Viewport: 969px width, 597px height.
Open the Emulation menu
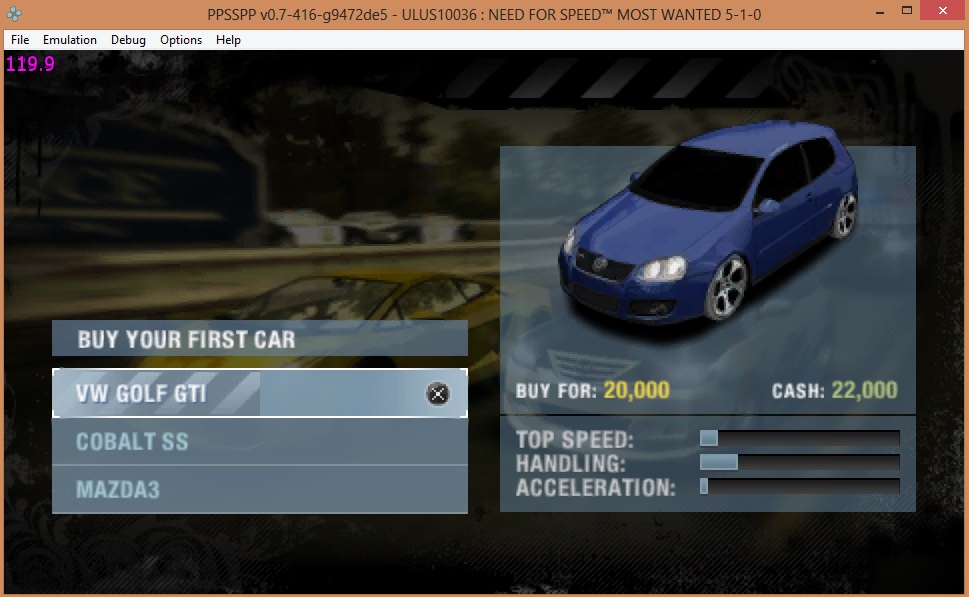(x=70, y=40)
